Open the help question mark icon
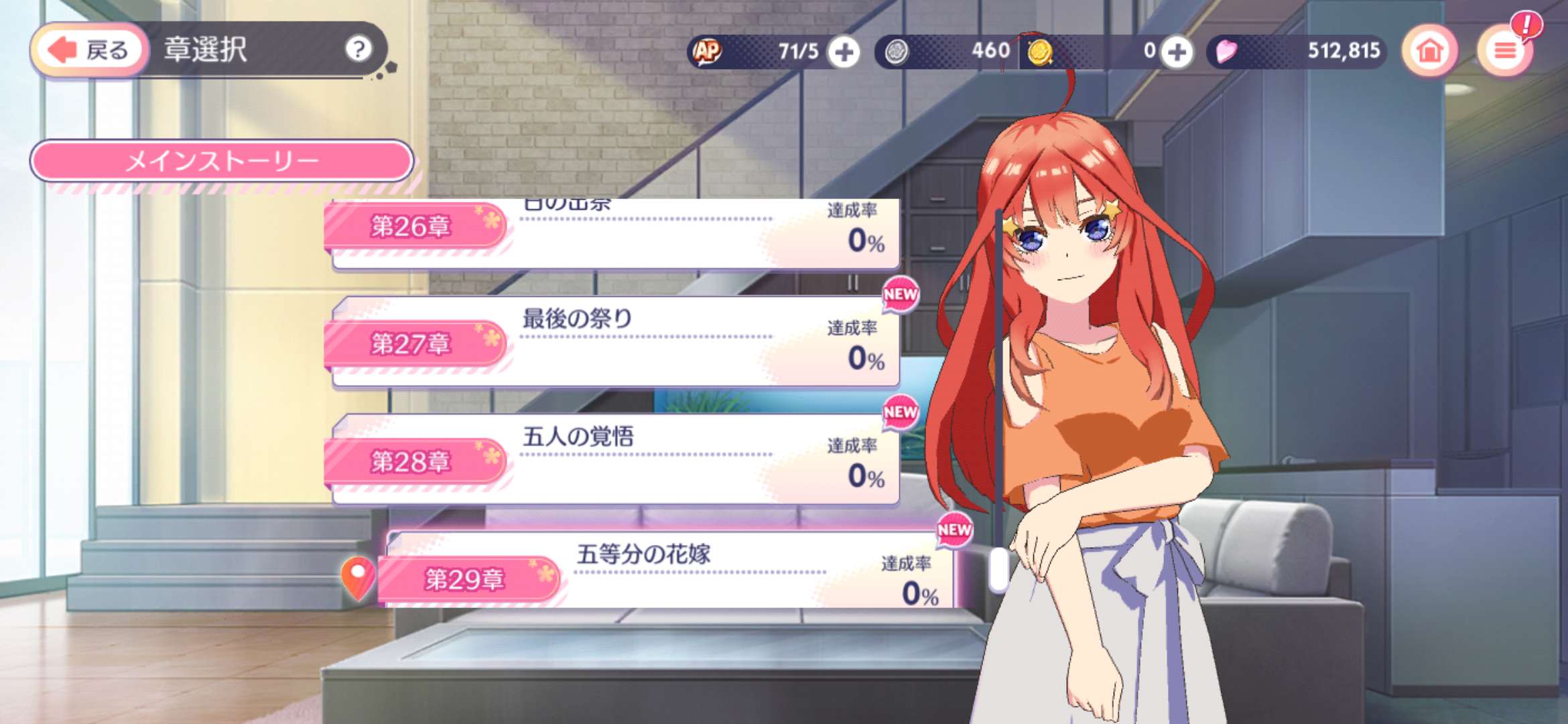 (x=358, y=49)
